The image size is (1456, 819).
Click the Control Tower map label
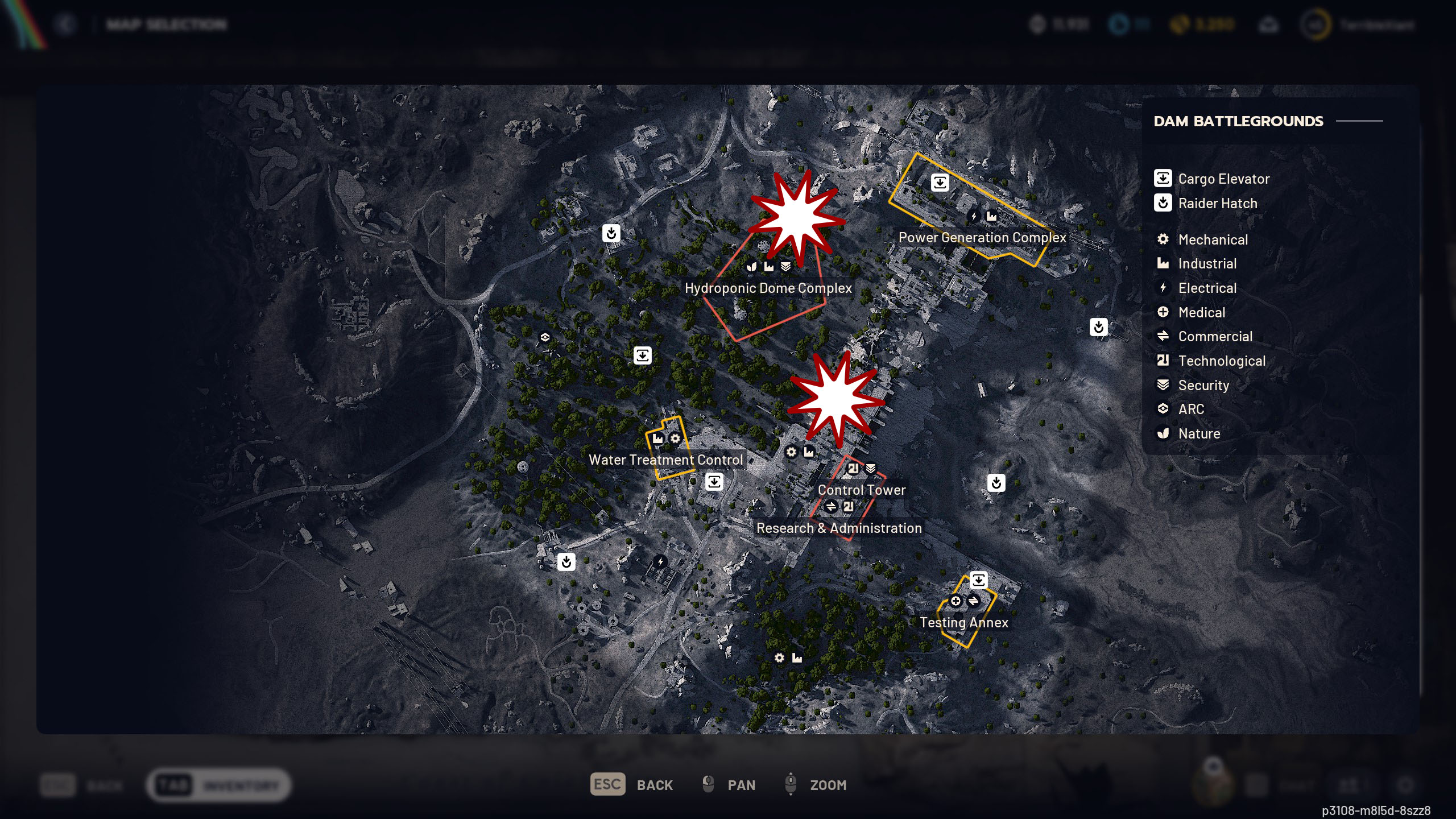(861, 490)
